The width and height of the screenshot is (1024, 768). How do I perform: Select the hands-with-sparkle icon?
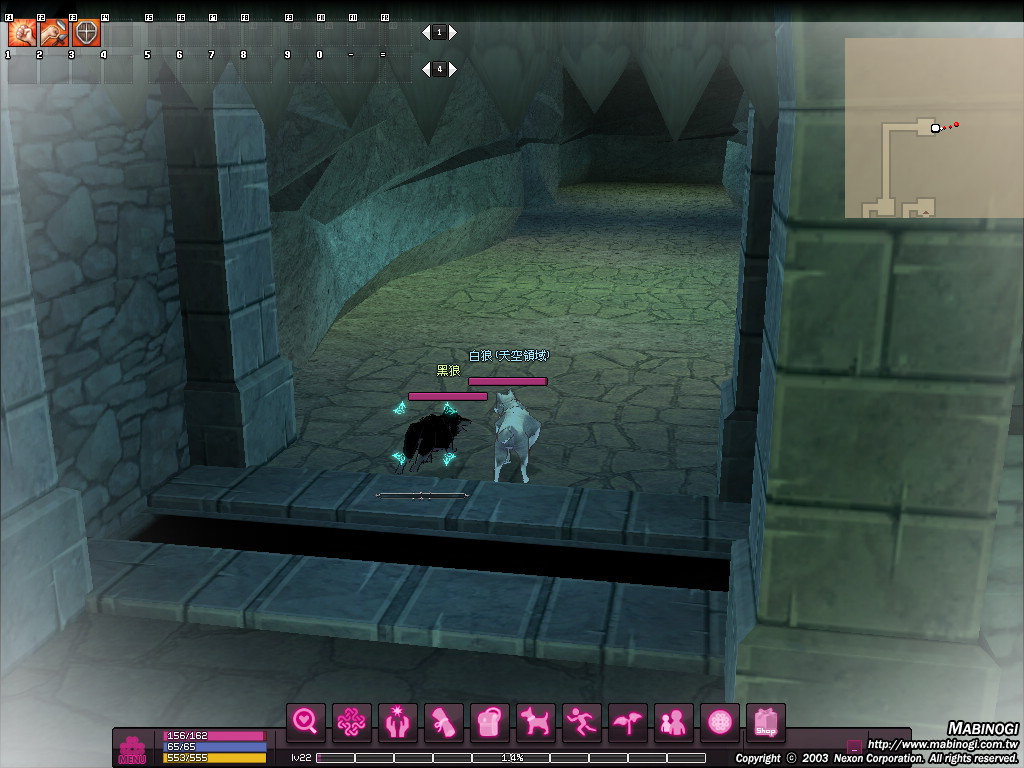pyautogui.click(x=398, y=721)
